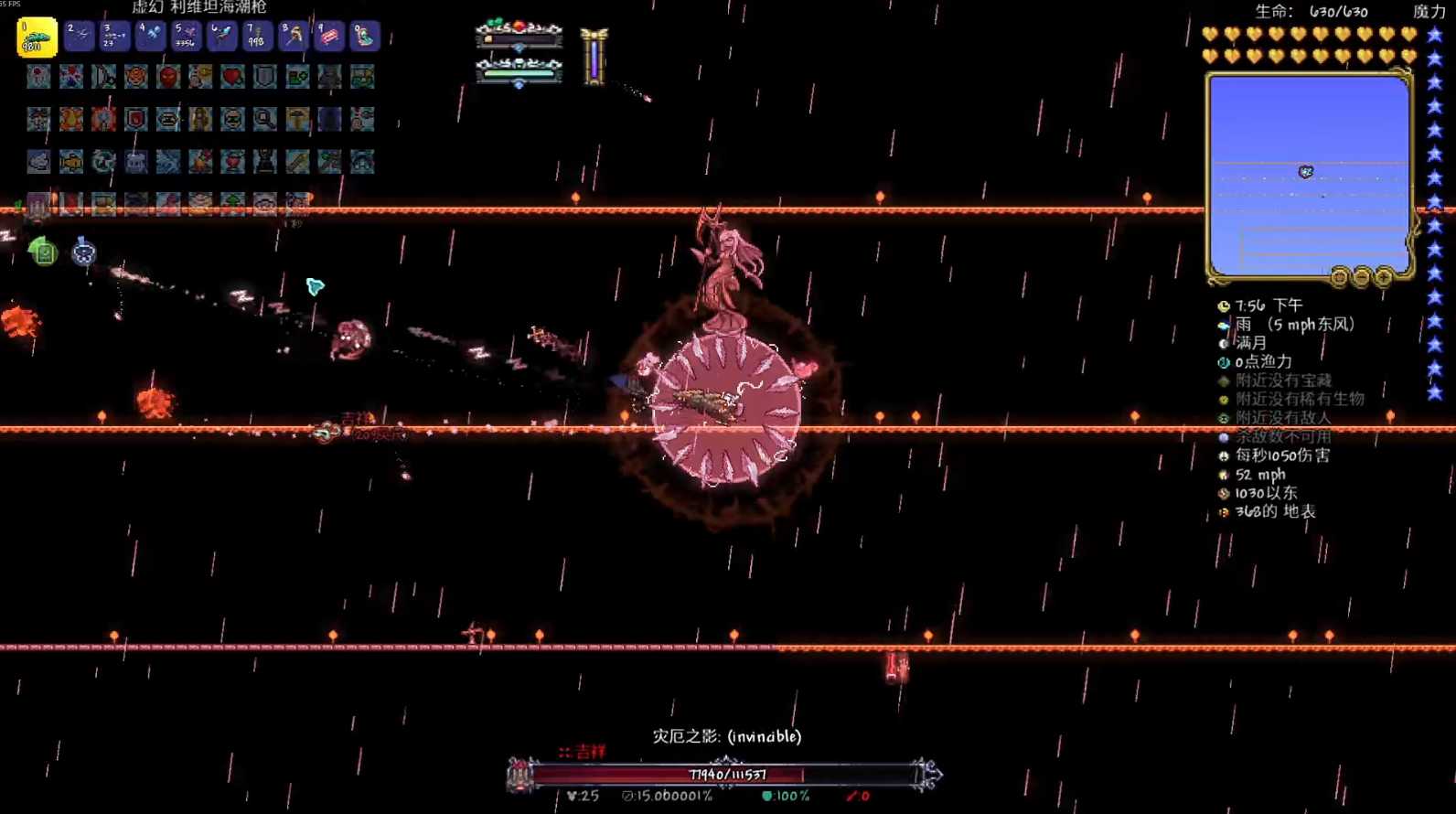
Task: Click the blue round icon below buffs
Action: (x=83, y=251)
